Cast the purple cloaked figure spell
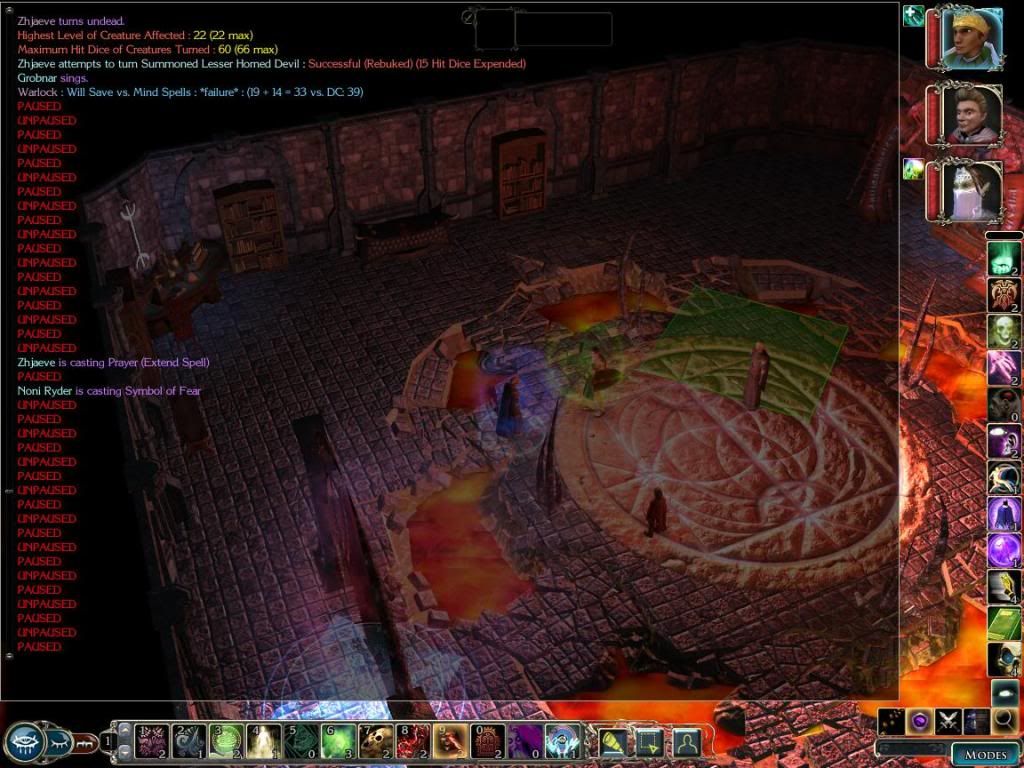Viewport: 1024px width, 768px height. [x=1004, y=514]
